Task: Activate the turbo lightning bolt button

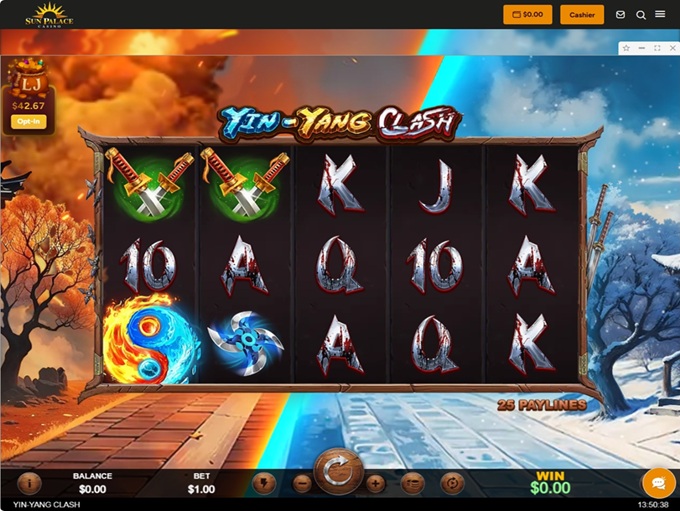Action: coord(264,483)
